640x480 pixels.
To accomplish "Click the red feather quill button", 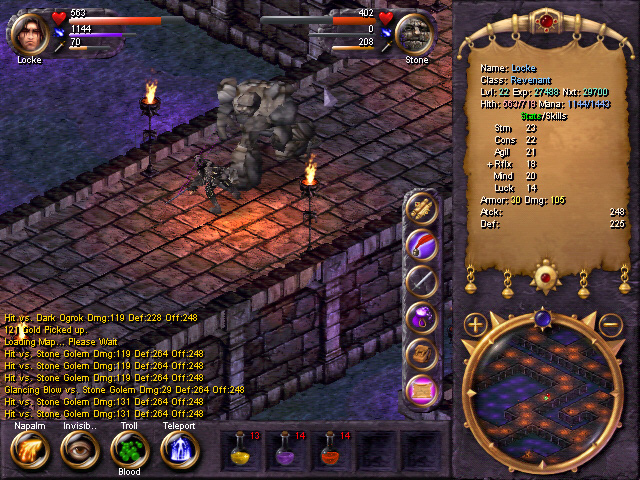I will click(423, 246).
